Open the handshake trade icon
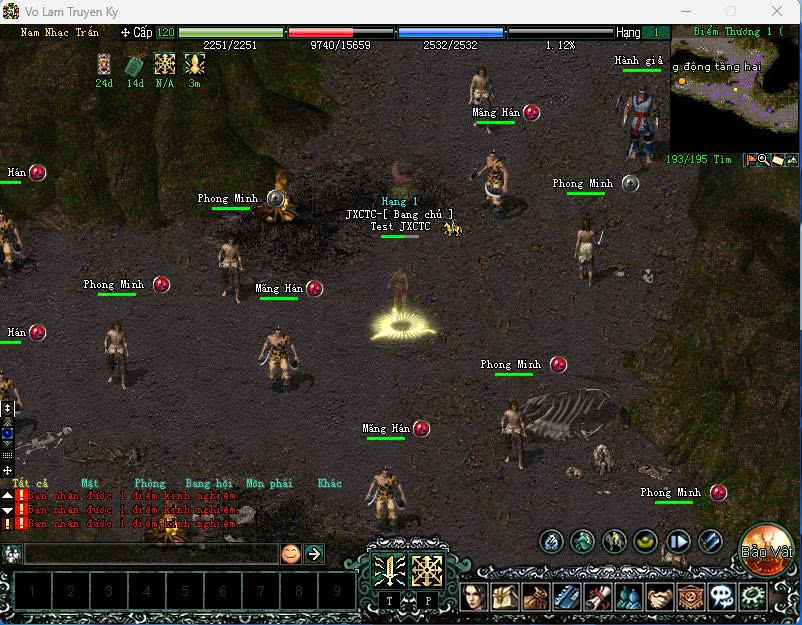 (x=660, y=598)
